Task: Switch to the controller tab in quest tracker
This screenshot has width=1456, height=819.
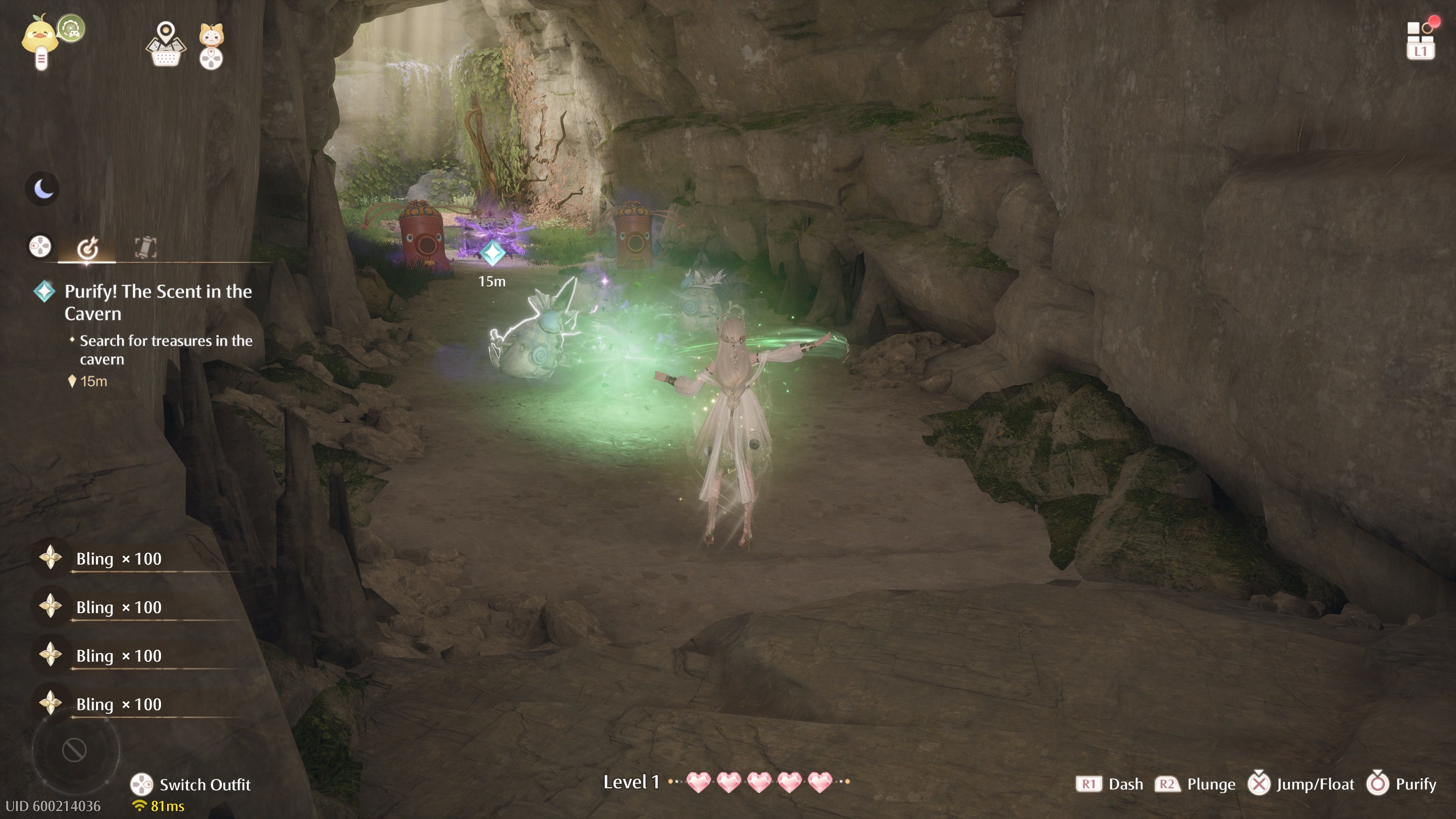Action: (40, 247)
